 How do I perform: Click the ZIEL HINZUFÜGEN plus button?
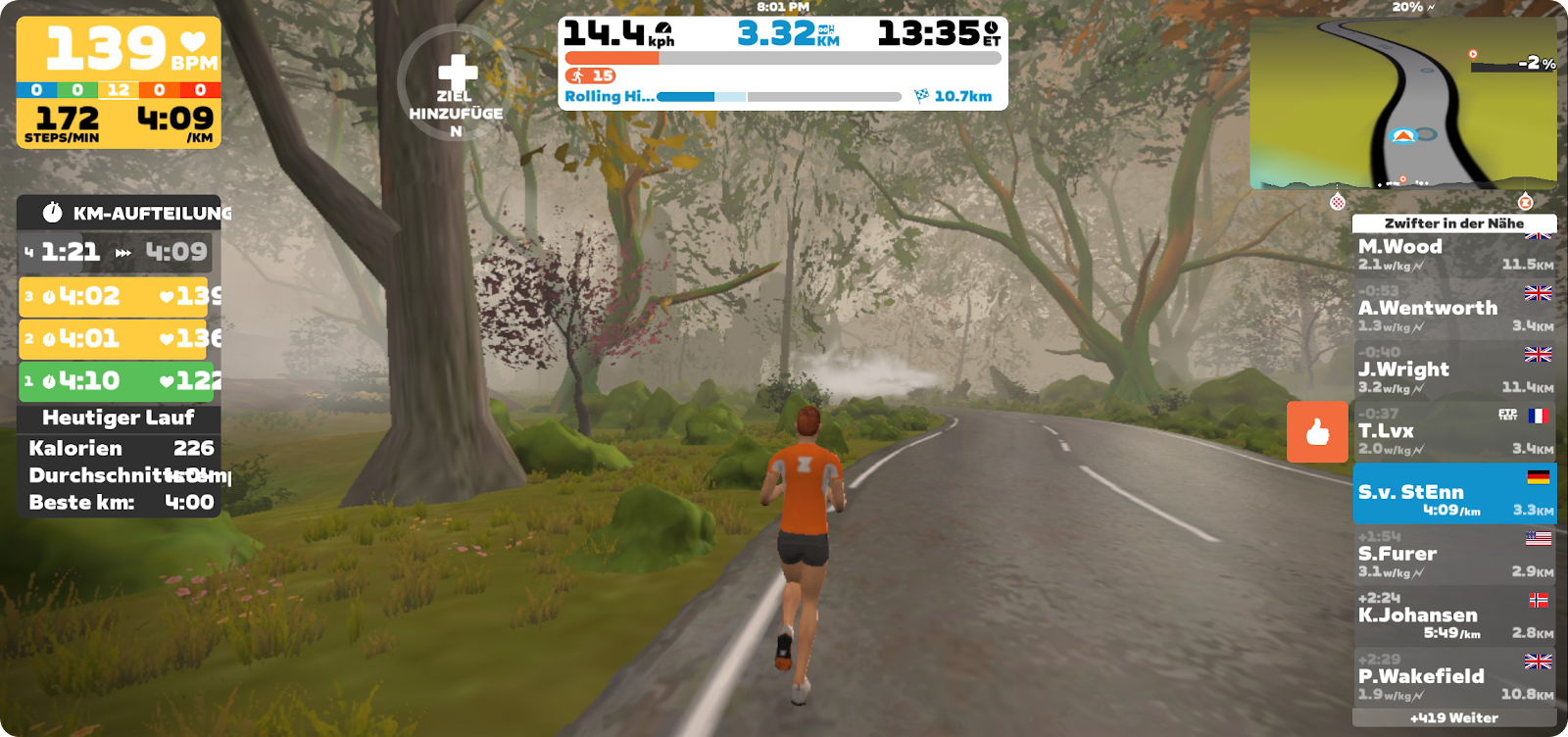pyautogui.click(x=457, y=83)
